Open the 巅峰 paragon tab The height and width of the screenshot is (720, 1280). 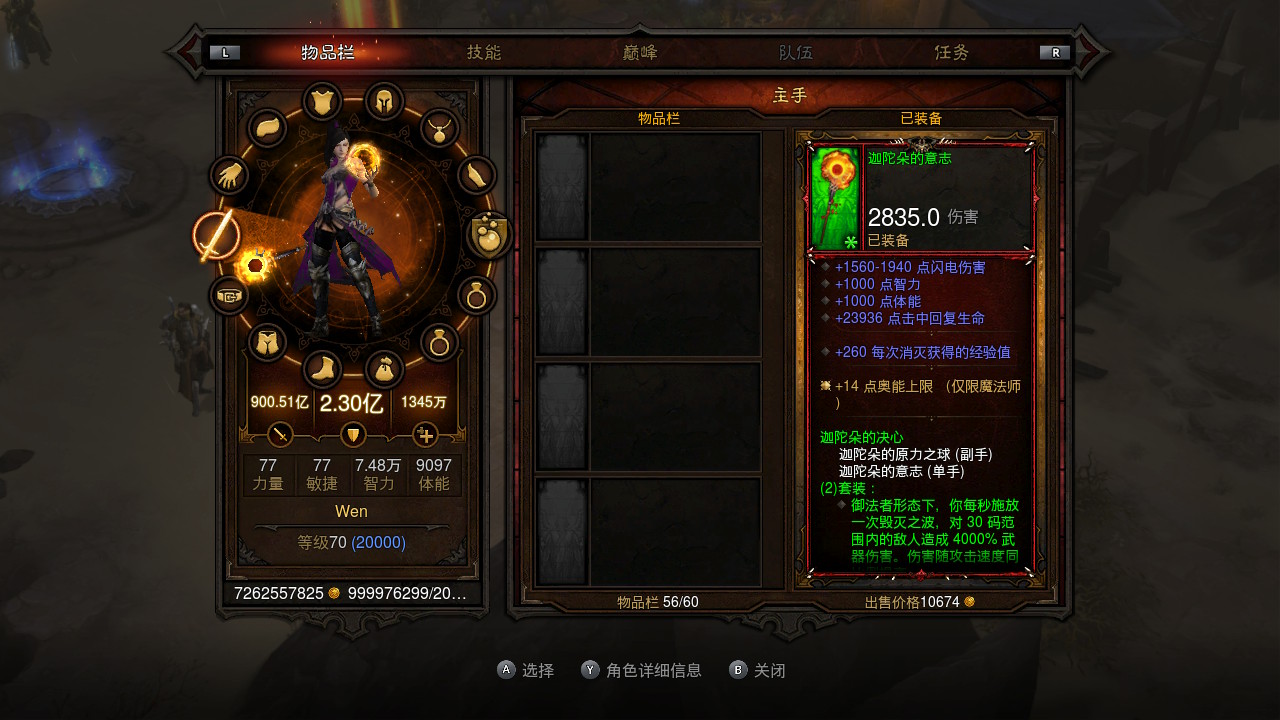coord(640,53)
